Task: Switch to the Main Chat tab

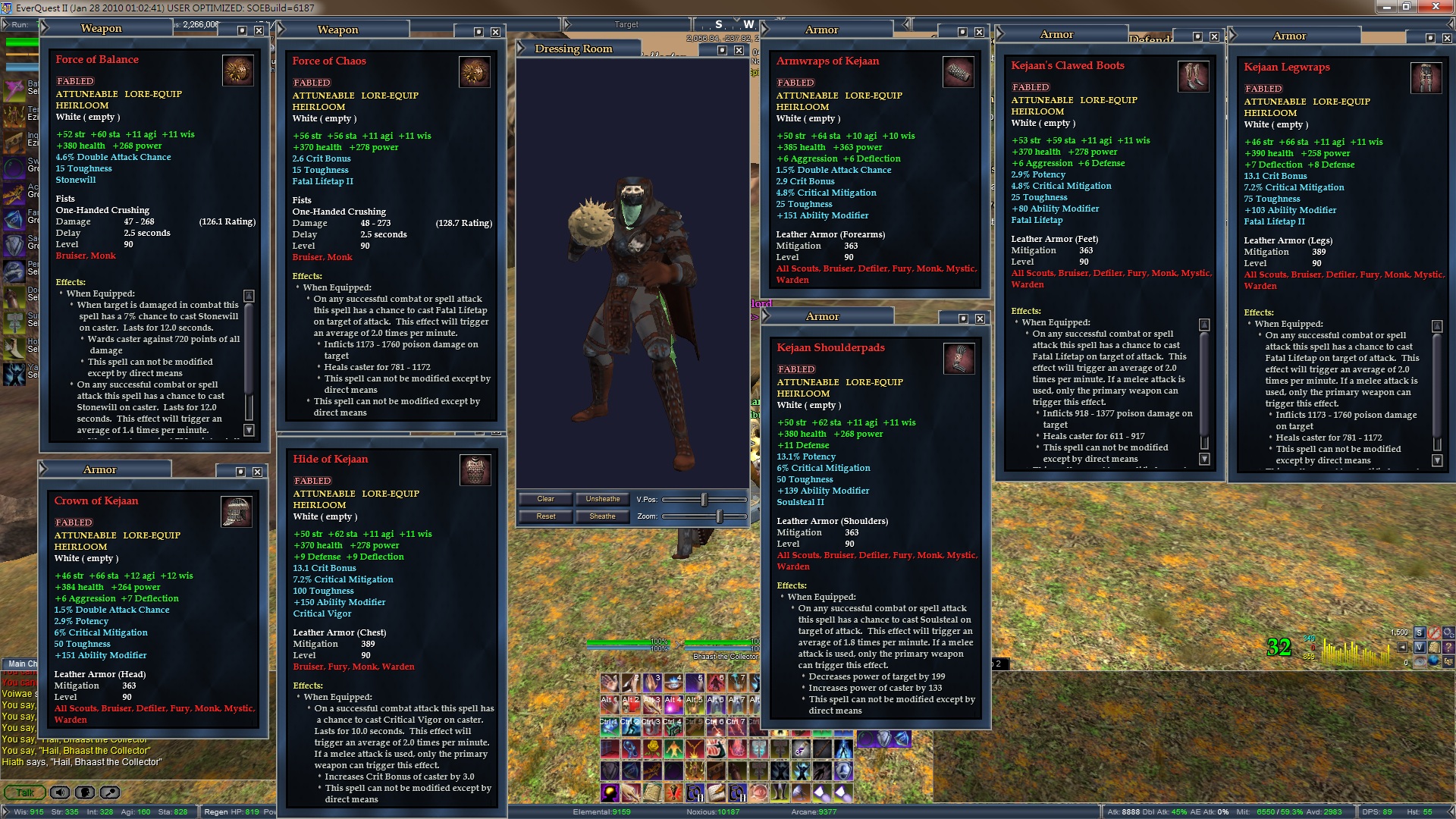Action: coord(21,664)
